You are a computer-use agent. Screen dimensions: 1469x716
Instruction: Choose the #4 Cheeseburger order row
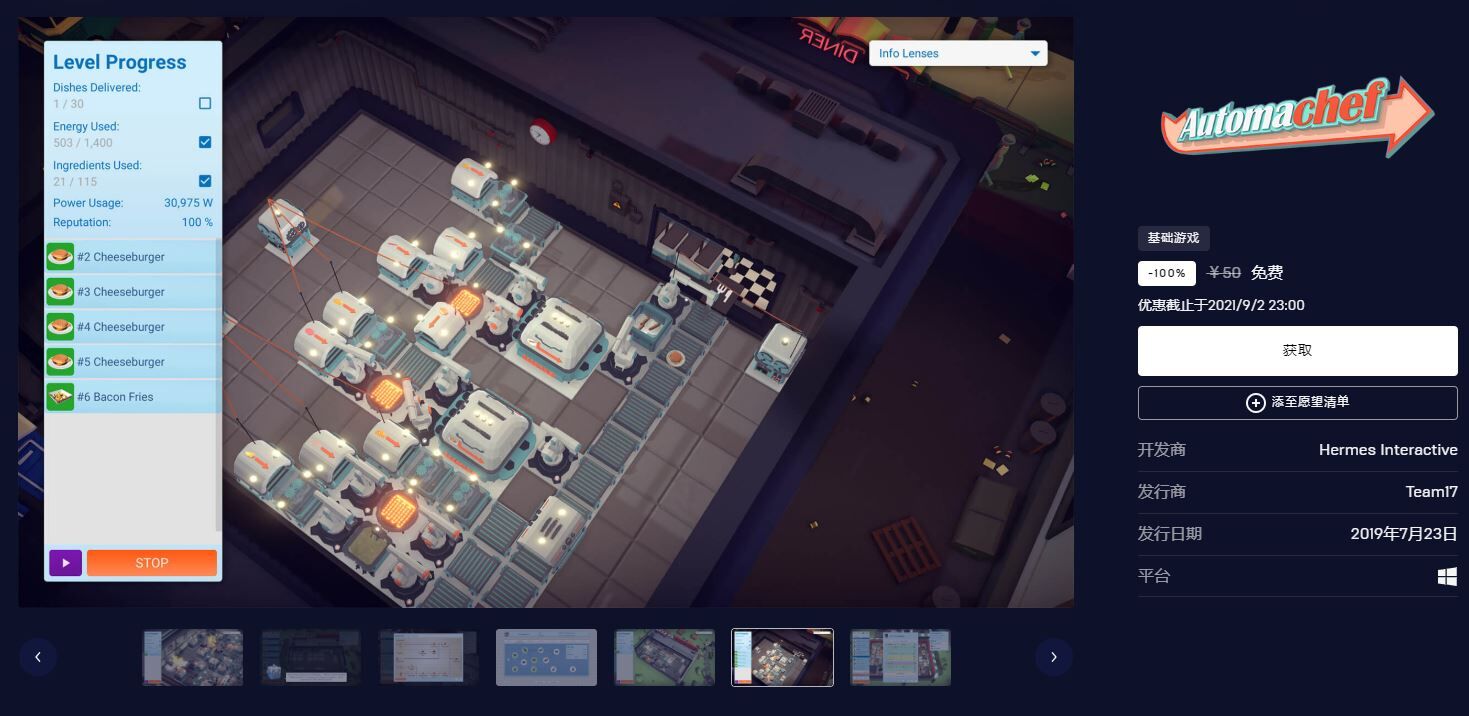(x=133, y=327)
